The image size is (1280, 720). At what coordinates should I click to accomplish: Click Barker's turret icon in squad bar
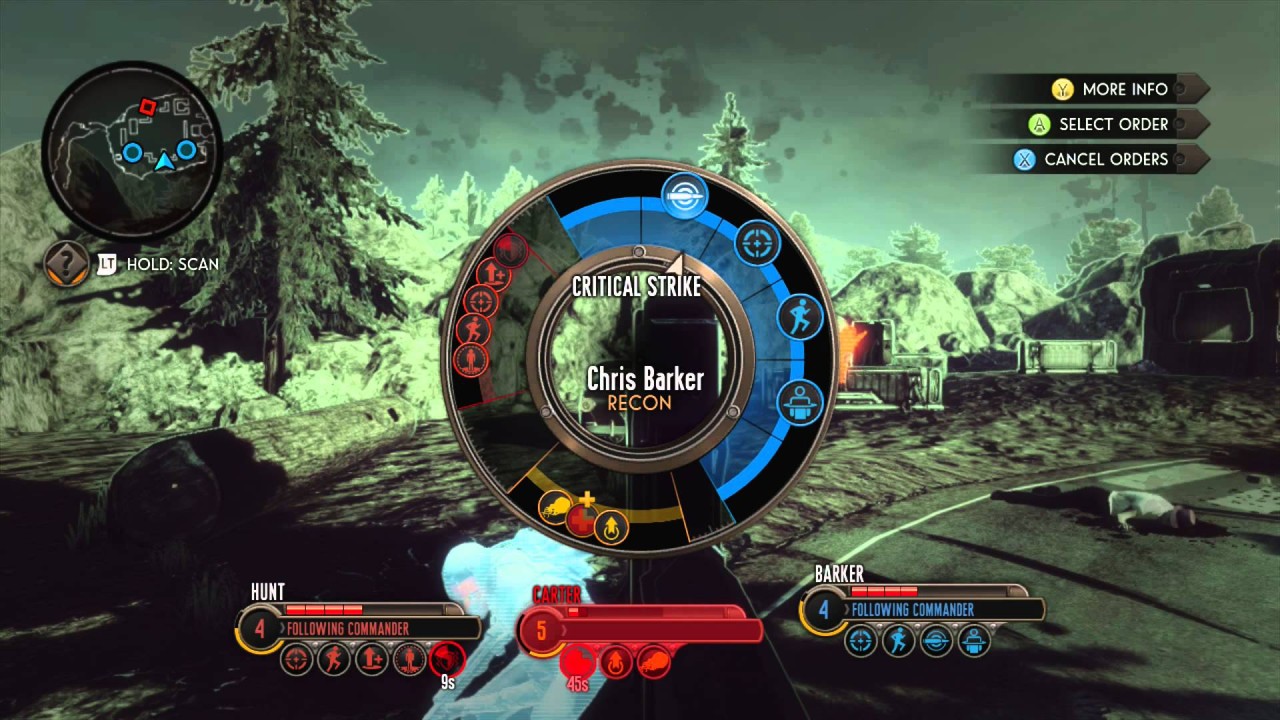973,641
